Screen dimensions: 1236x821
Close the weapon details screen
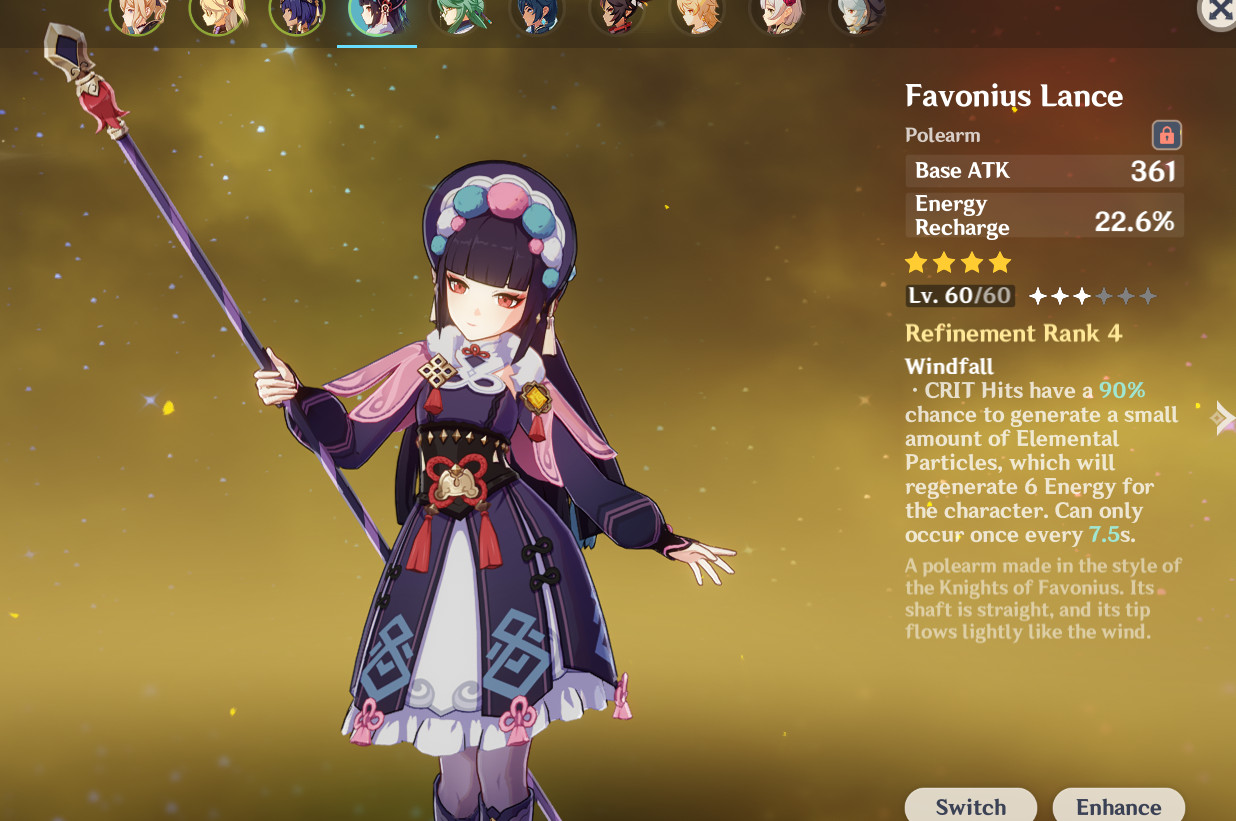[x=1219, y=11]
